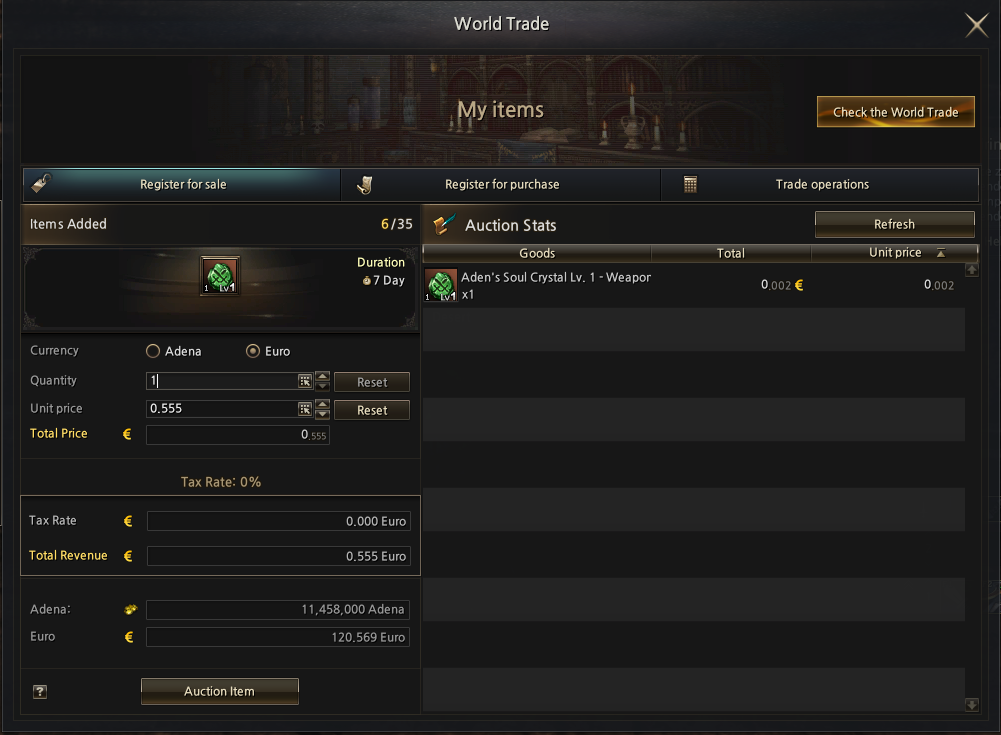Sort the list by Unit price
The height and width of the screenshot is (735, 1001).
pos(895,253)
